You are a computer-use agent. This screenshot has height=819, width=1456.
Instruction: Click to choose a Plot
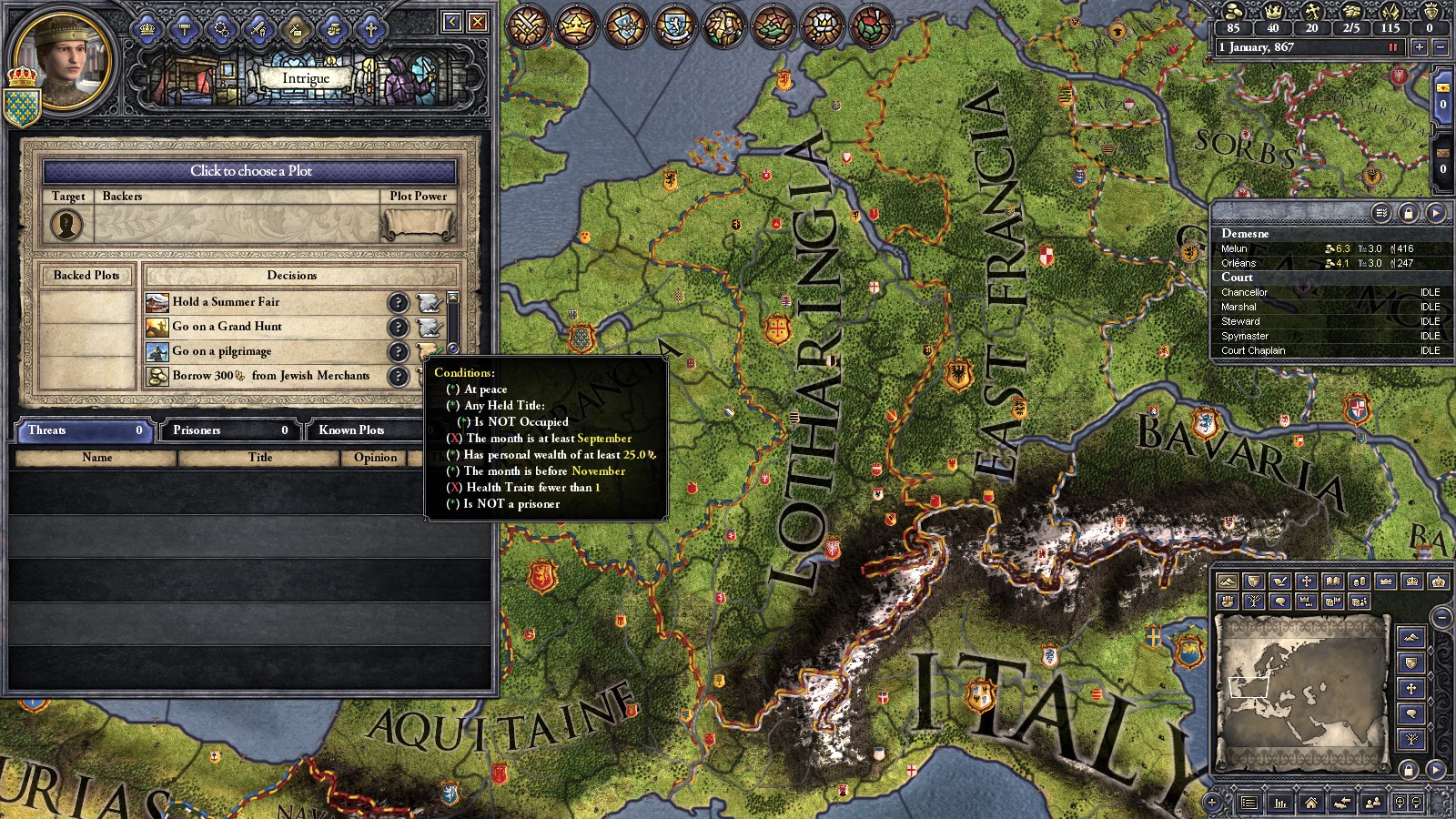coord(250,171)
